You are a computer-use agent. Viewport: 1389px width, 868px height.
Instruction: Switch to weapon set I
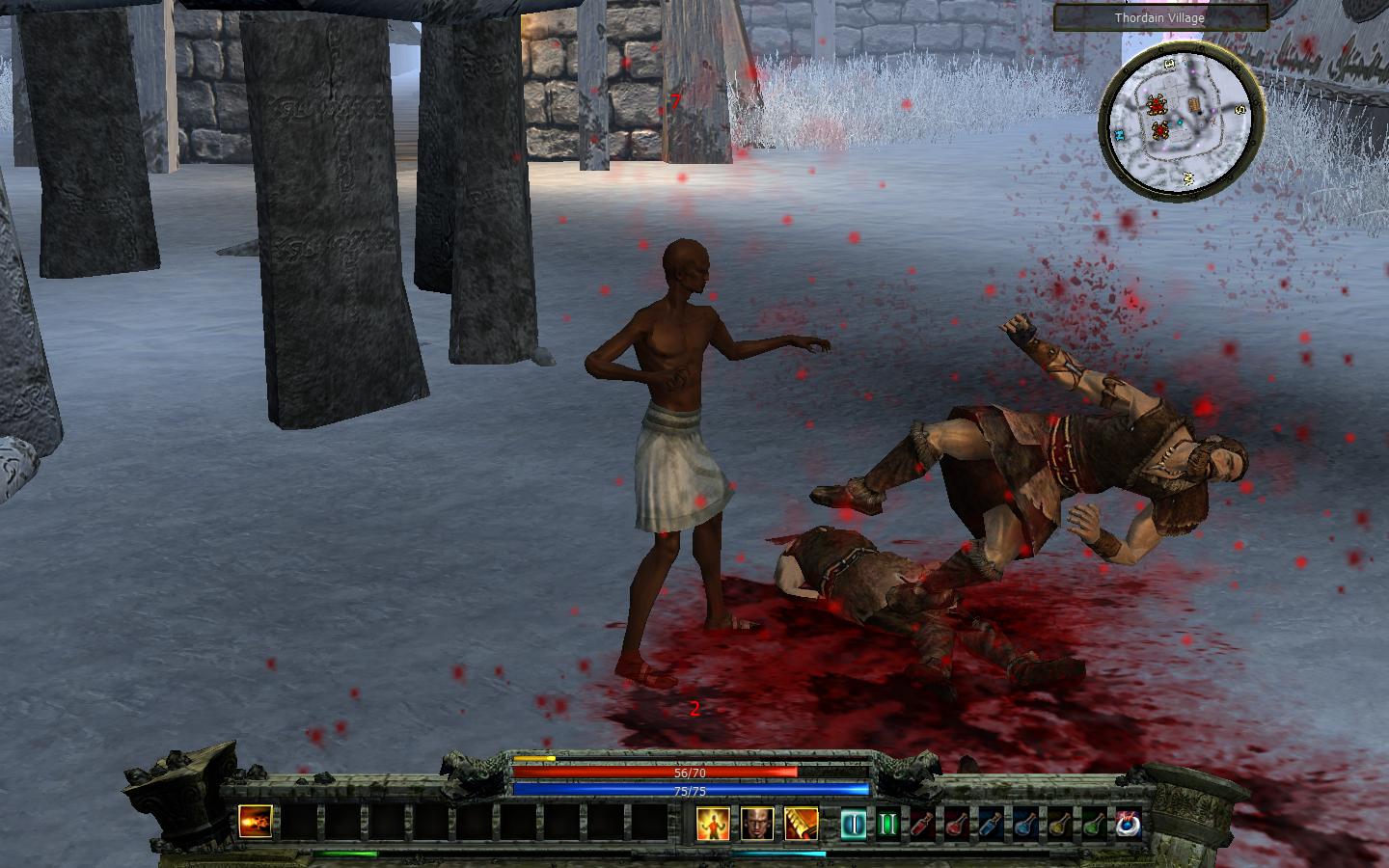(853, 824)
